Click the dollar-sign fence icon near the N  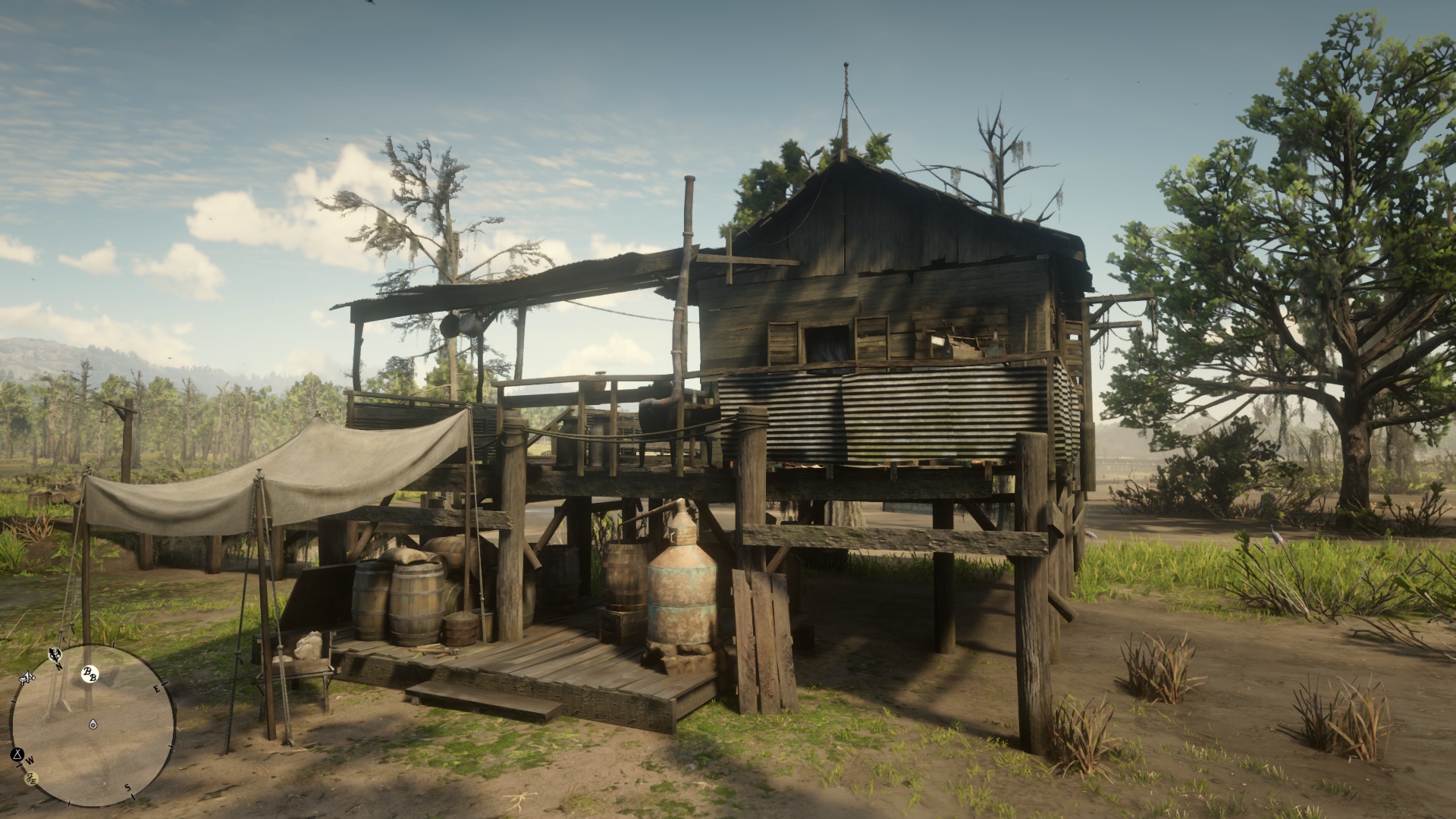pos(55,655)
